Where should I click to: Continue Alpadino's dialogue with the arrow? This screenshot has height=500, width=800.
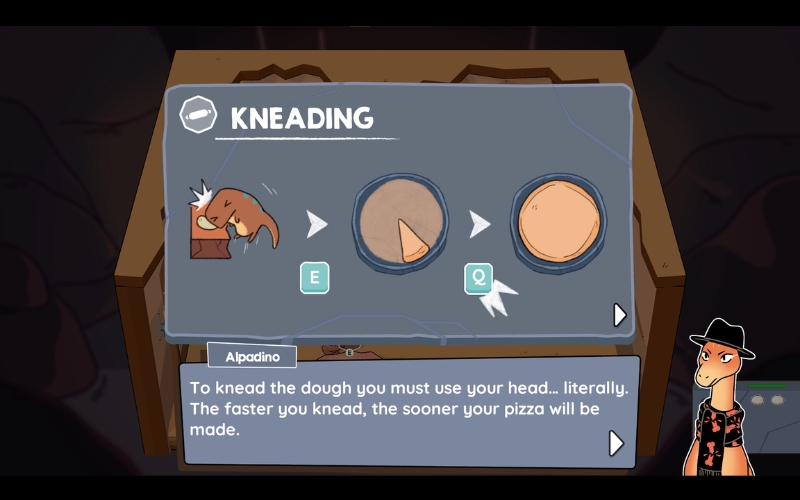(x=616, y=442)
